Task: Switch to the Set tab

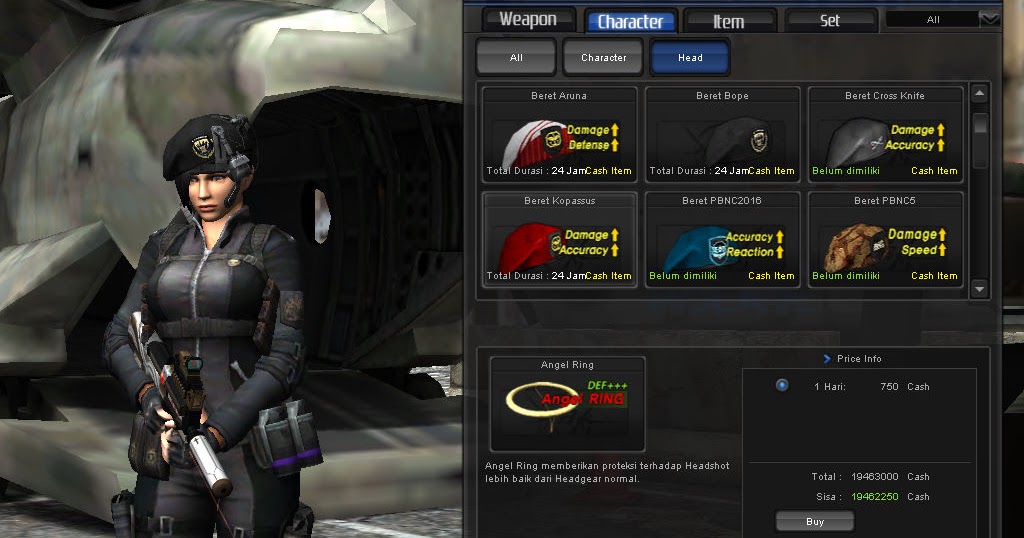Action: pyautogui.click(x=830, y=20)
